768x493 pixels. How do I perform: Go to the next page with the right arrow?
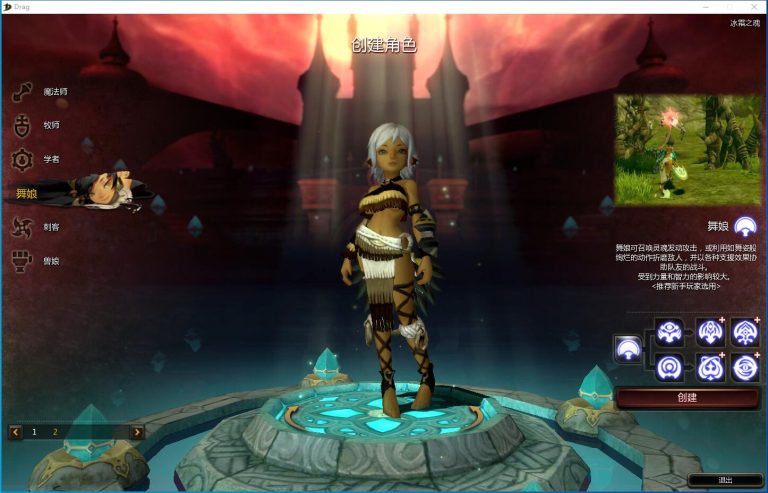pyautogui.click(x=137, y=432)
